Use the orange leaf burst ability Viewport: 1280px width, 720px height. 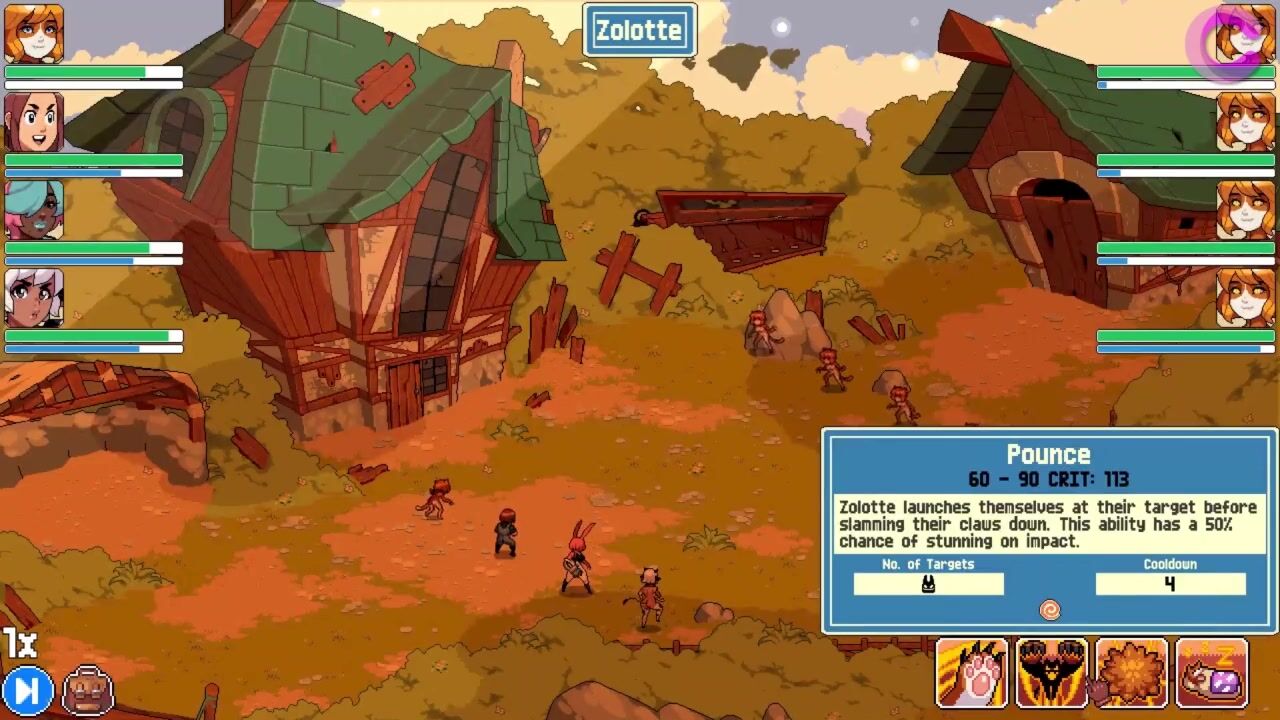pyautogui.click(x=1131, y=674)
